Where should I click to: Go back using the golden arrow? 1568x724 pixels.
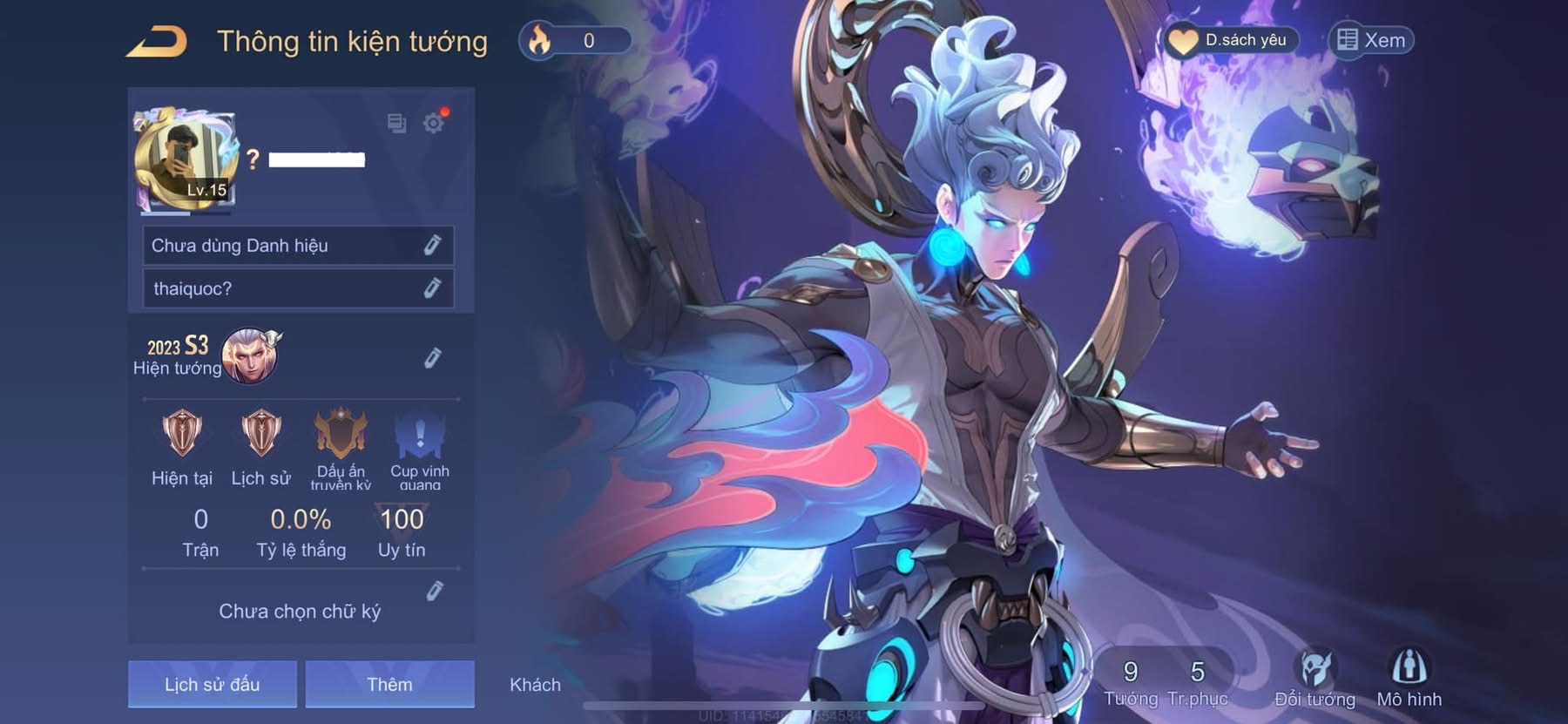[158, 42]
